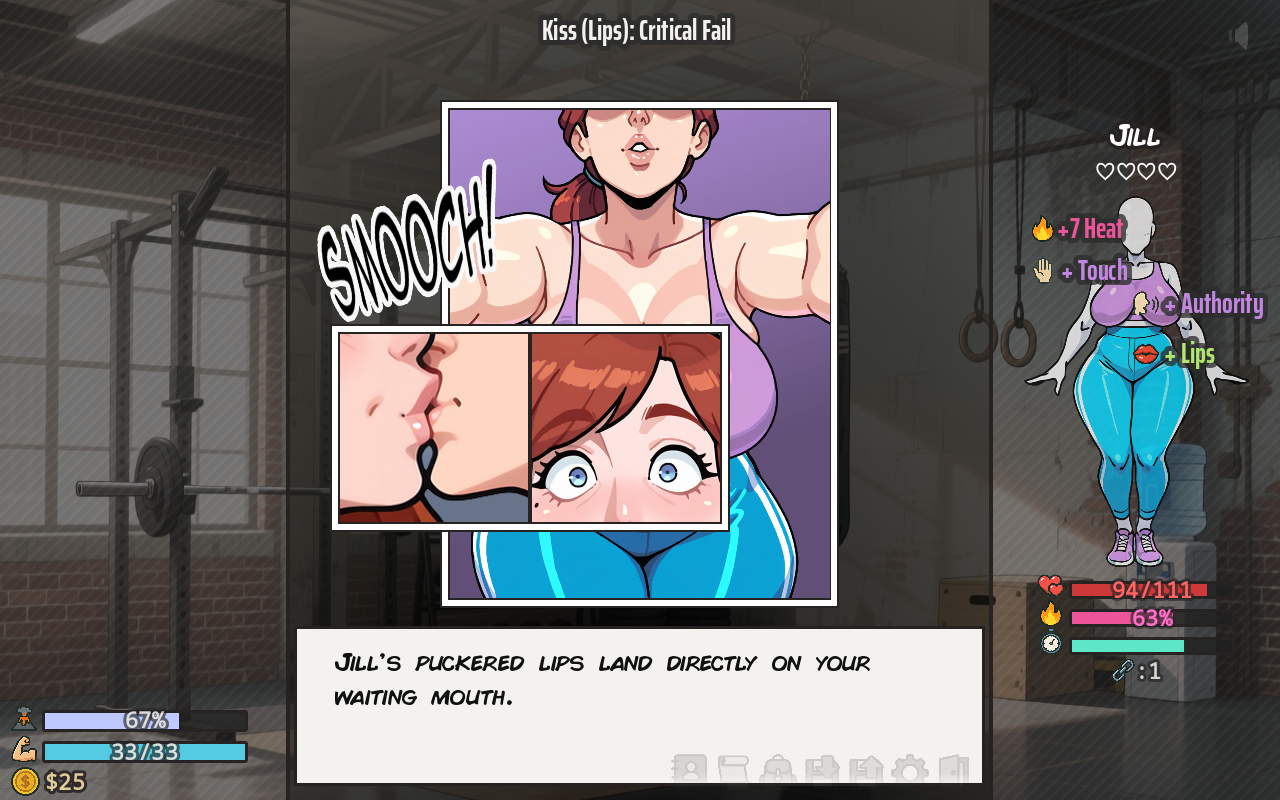This screenshot has width=1280, height=800.
Task: Load a game via the upload-disk icon
Action: (x=866, y=768)
